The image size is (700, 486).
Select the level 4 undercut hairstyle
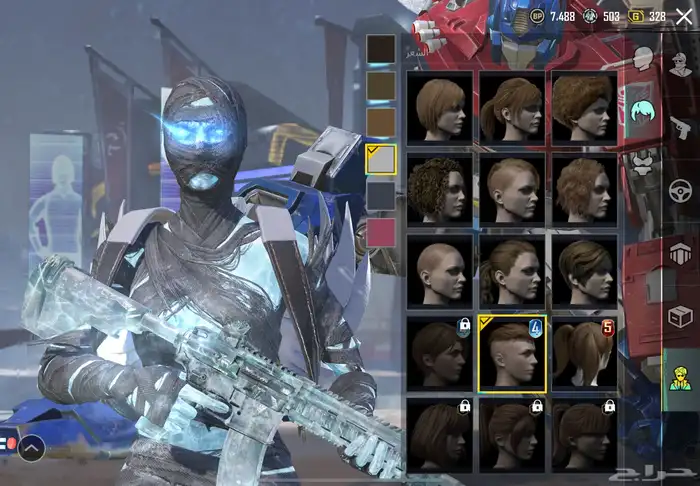512,353
